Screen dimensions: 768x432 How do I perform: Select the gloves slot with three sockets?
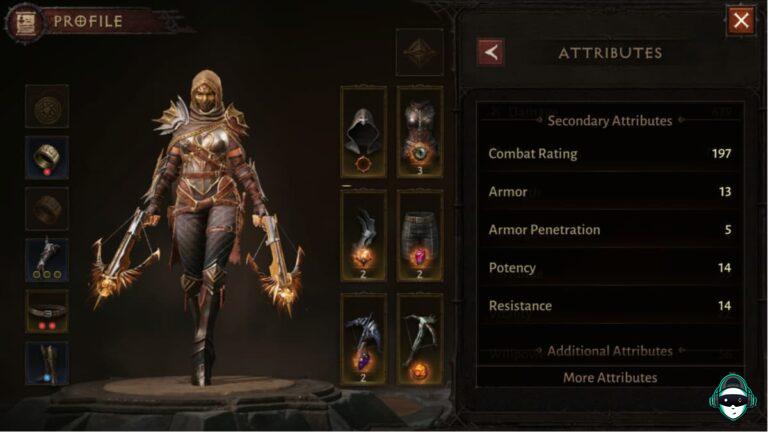click(47, 259)
